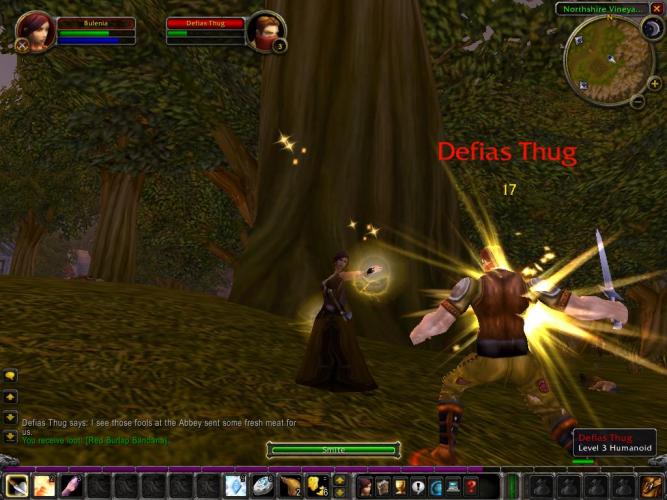667x500 pixels.
Task: Open the character info micro button
Action: pos(365,486)
